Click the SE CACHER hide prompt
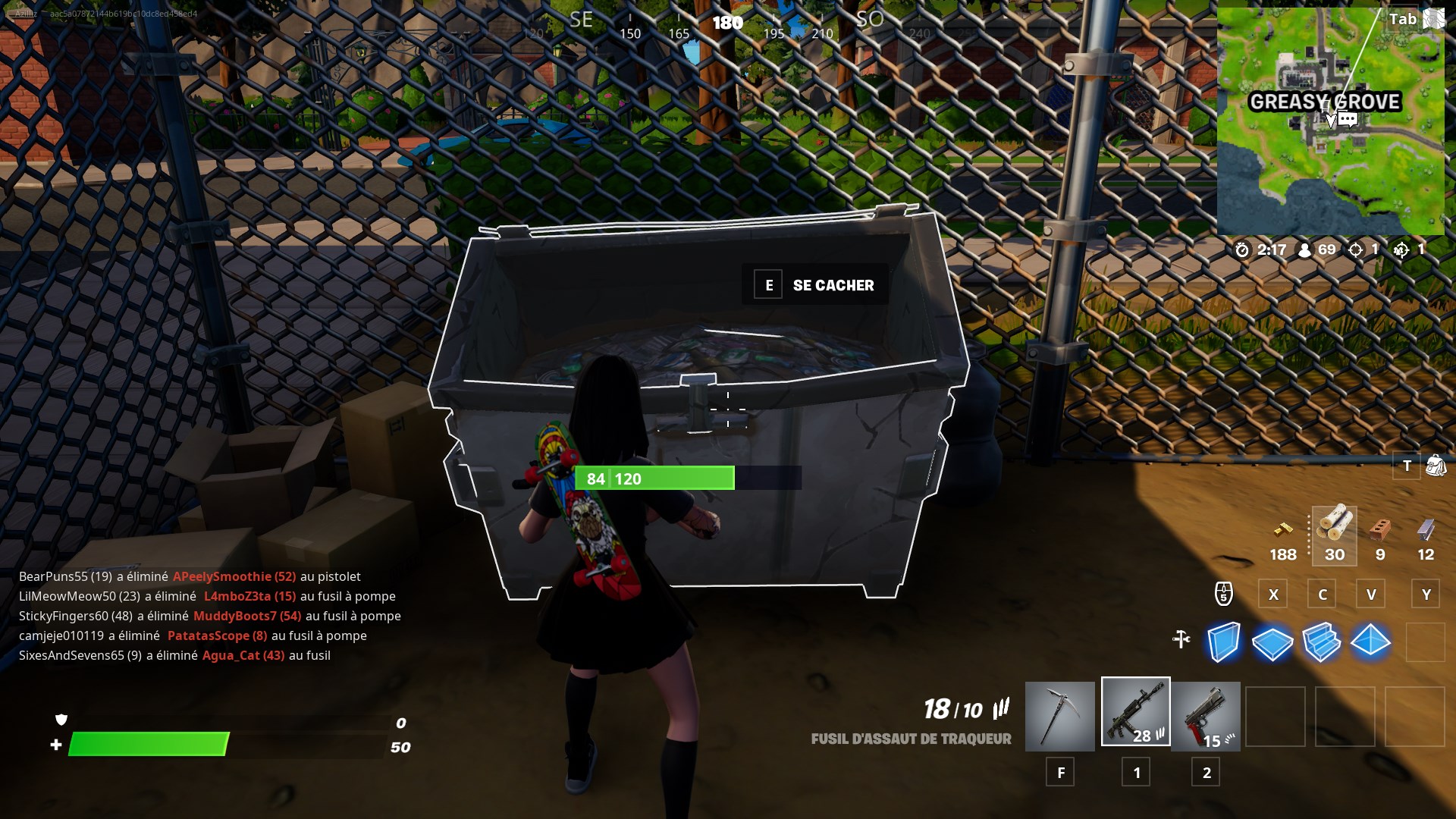The image size is (1456, 819). click(x=815, y=285)
